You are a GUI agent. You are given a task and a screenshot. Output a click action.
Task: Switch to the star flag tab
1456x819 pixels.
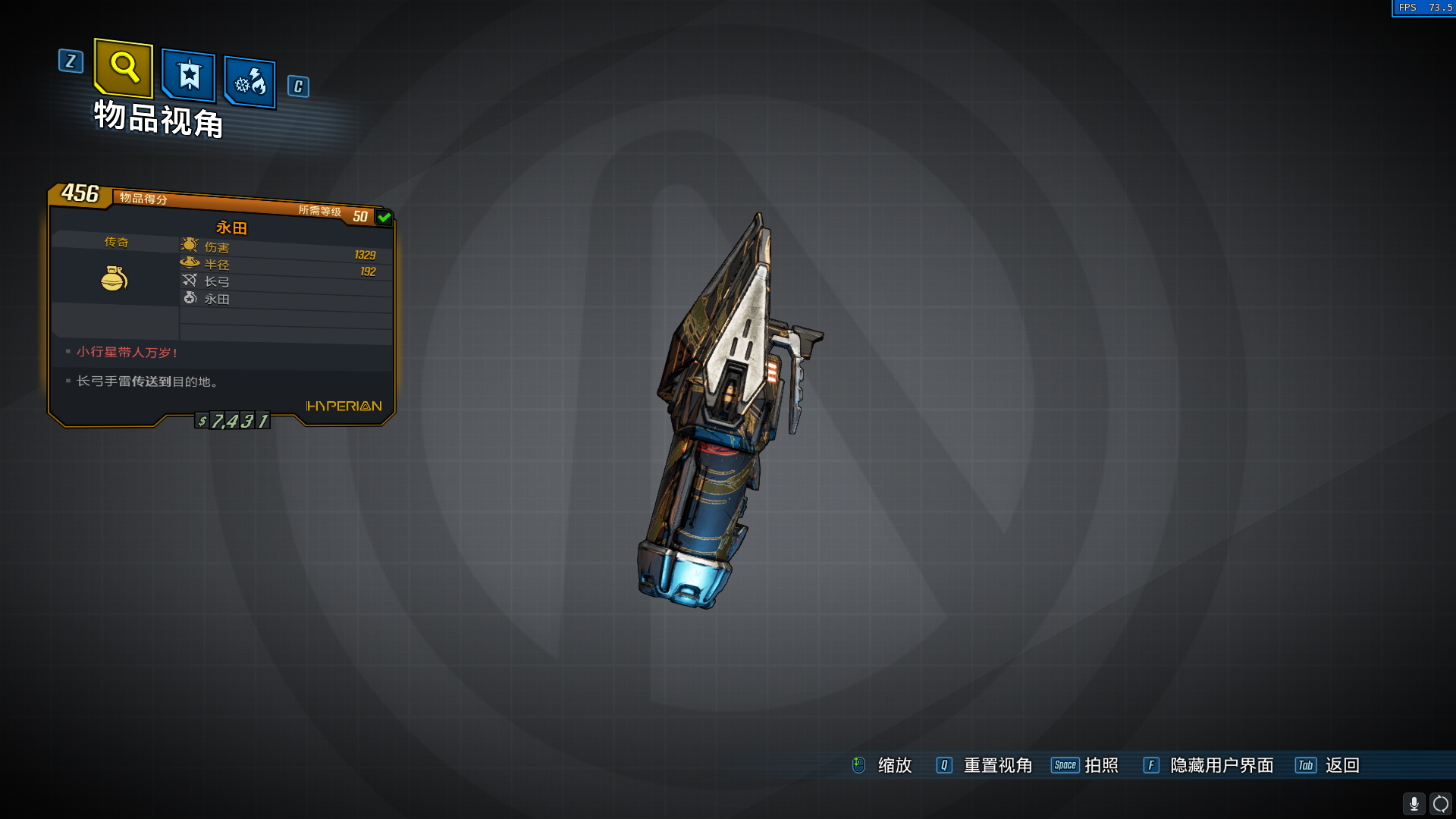[189, 76]
